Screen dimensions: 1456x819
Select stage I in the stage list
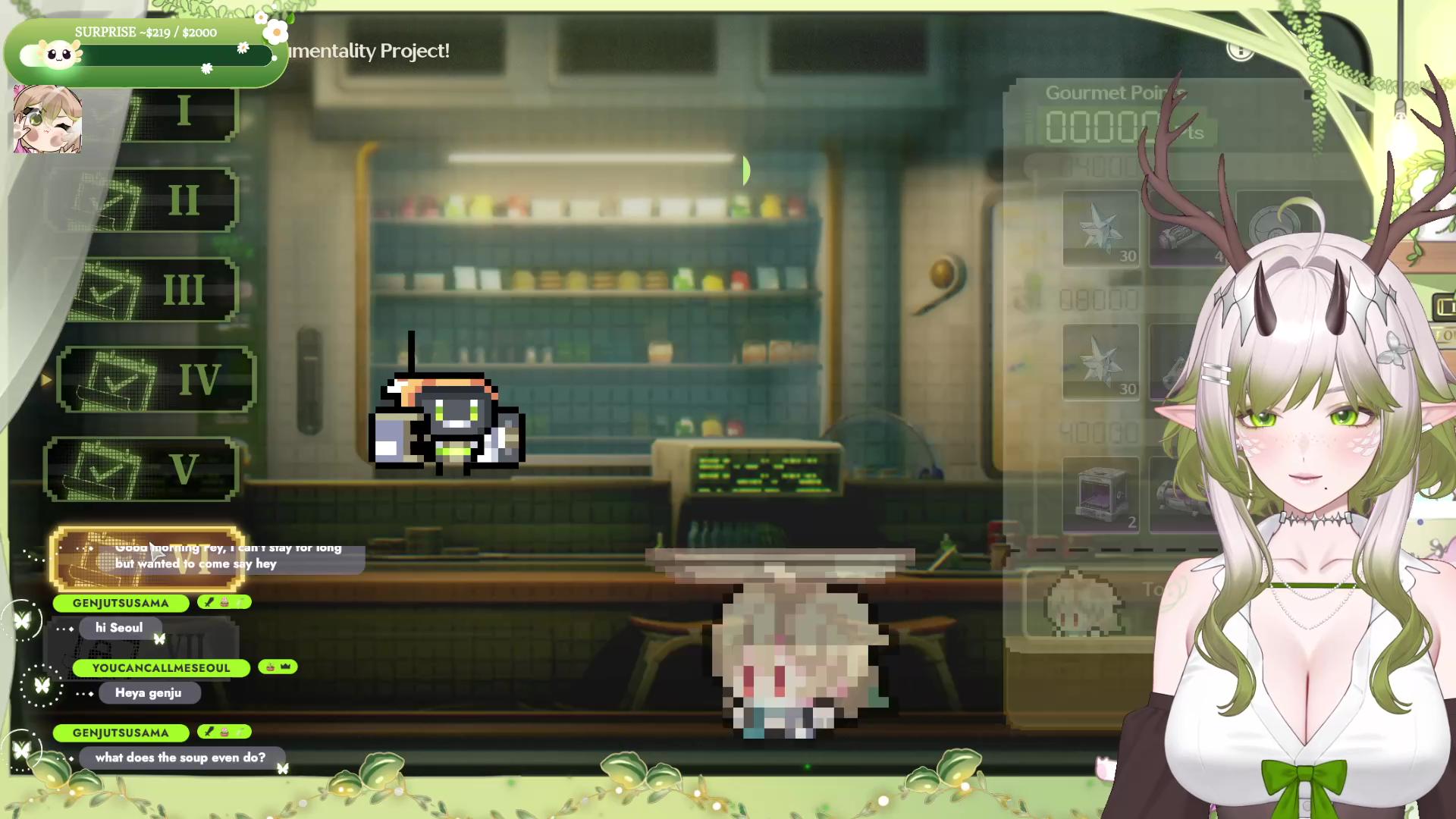tap(182, 114)
